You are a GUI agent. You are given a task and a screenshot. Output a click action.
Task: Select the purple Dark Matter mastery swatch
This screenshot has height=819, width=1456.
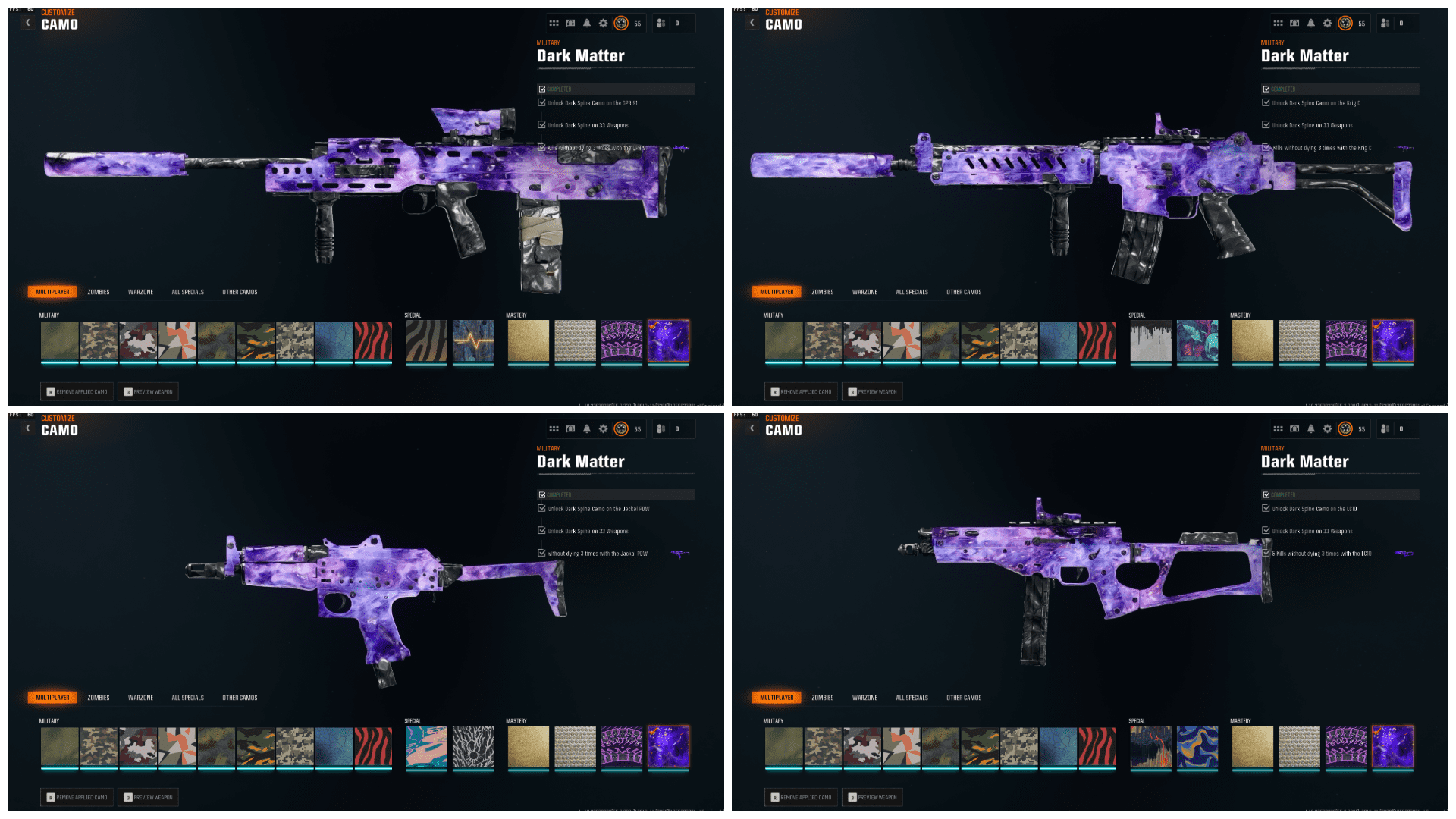tap(667, 341)
